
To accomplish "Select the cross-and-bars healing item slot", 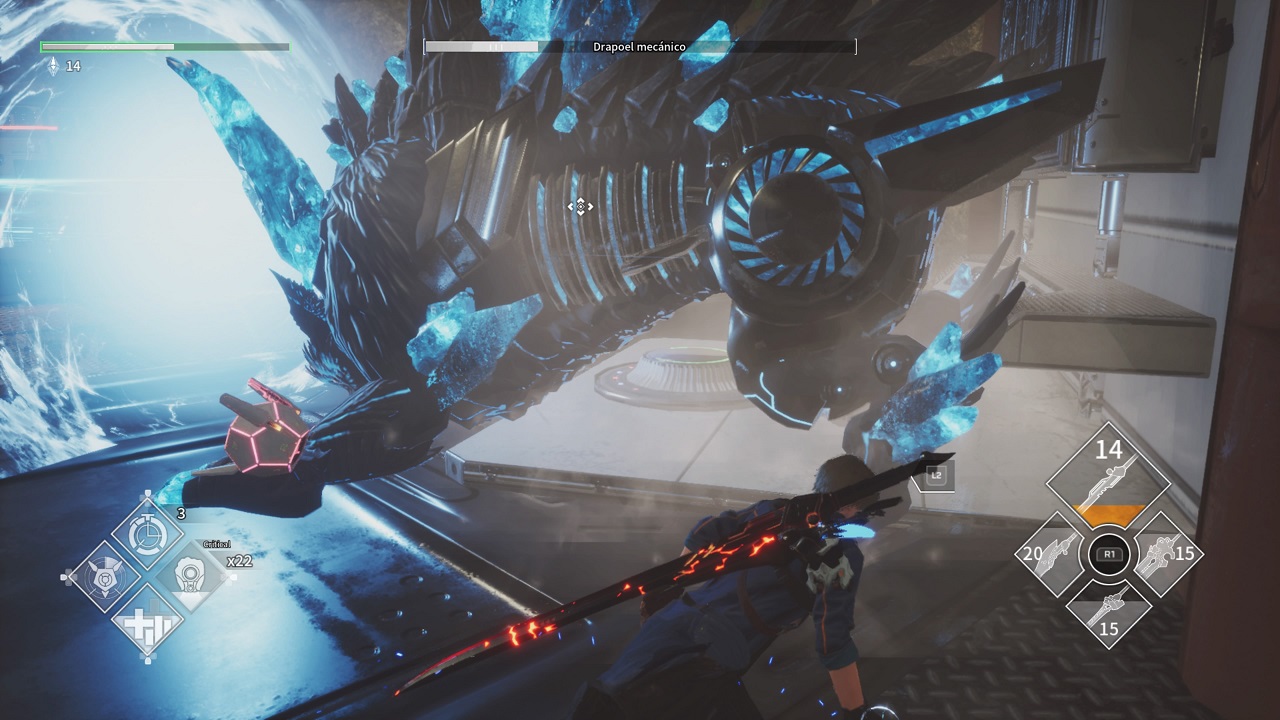I will point(148,622).
